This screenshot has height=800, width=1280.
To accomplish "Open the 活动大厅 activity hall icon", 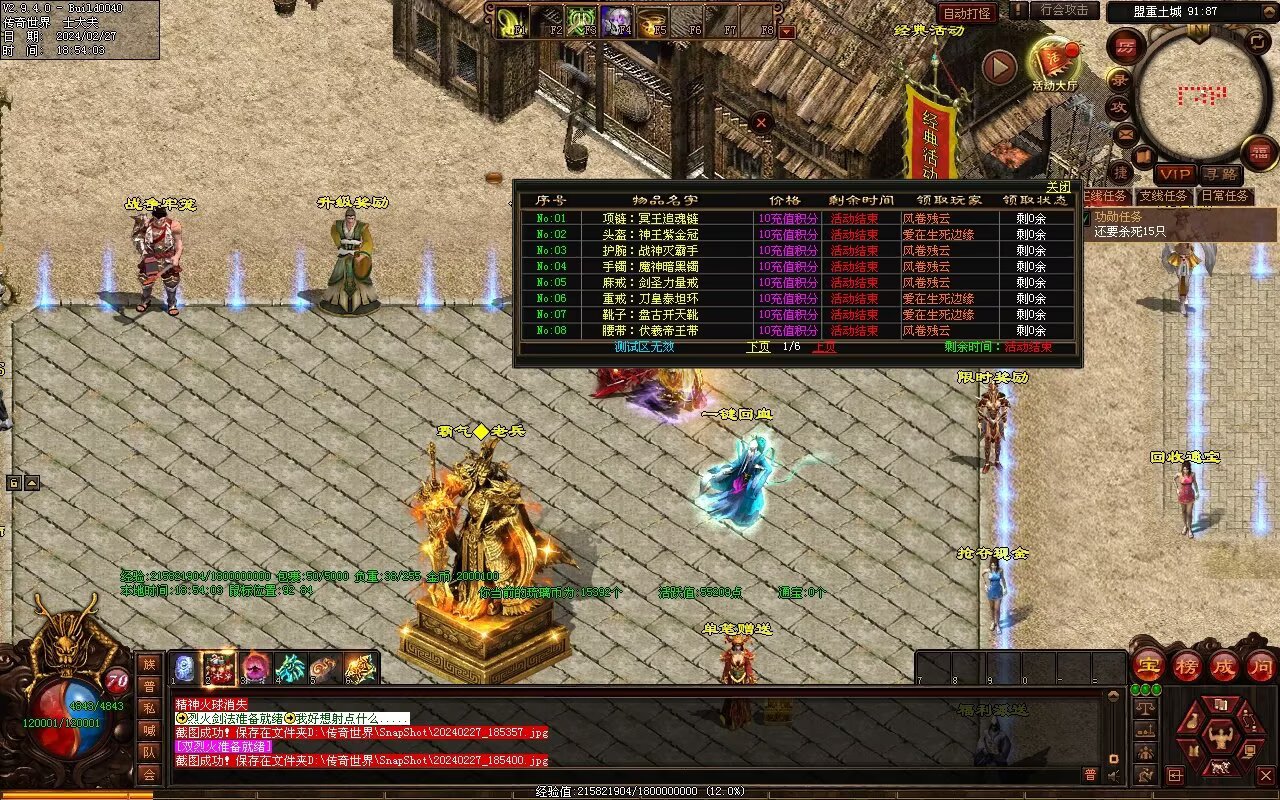I will coord(1054,63).
